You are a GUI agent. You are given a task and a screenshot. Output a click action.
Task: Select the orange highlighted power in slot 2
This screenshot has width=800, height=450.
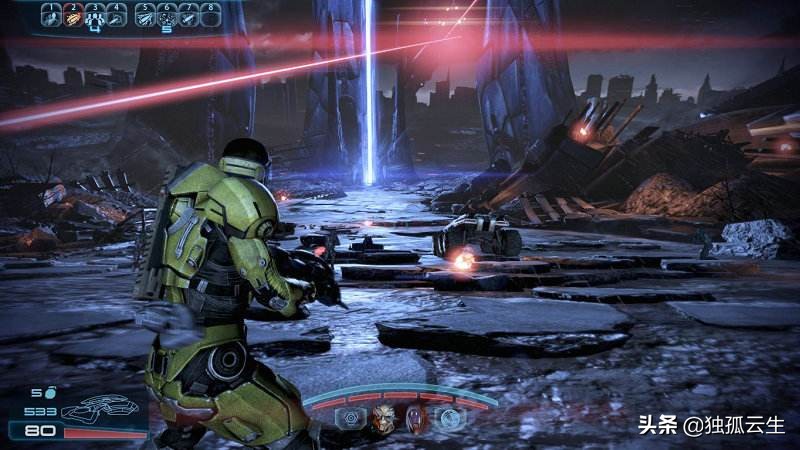click(73, 15)
